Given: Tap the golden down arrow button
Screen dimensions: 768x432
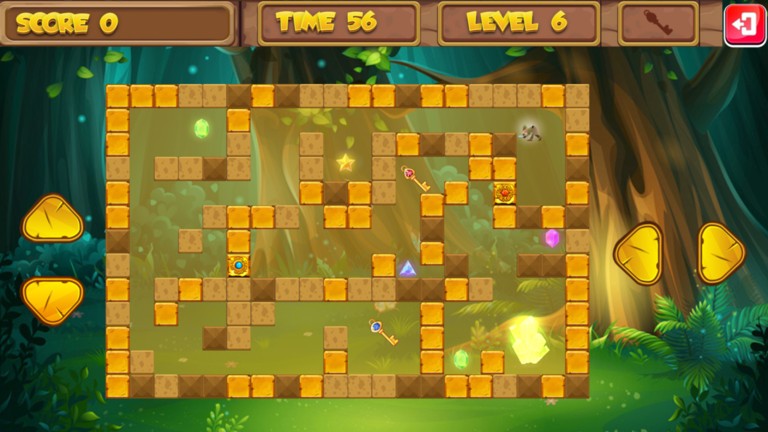Looking at the screenshot, I should (x=53, y=300).
